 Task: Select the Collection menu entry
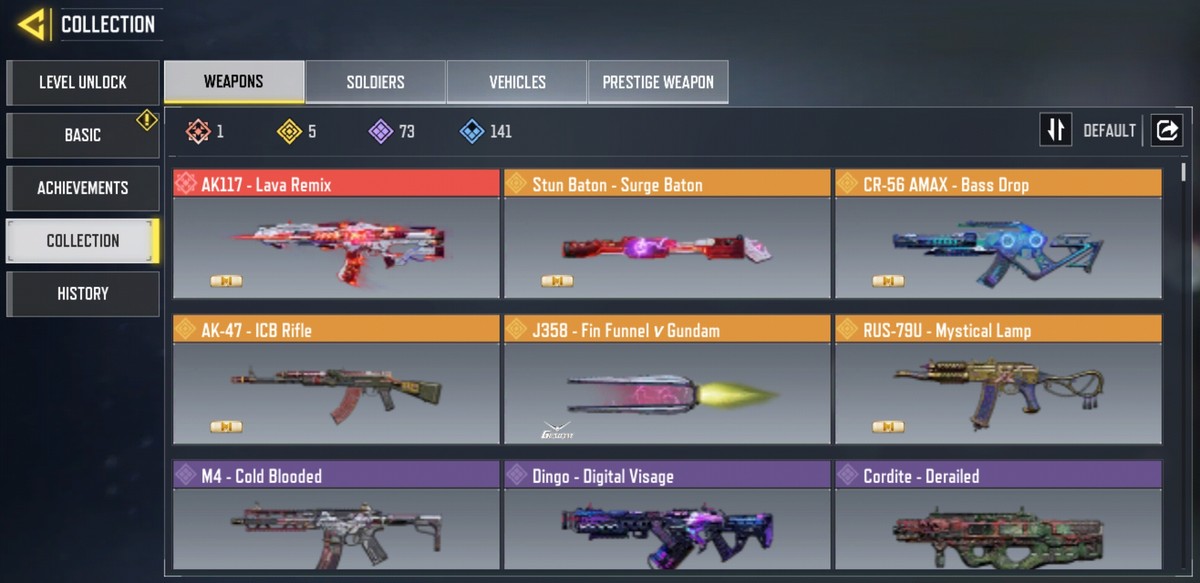pos(83,241)
